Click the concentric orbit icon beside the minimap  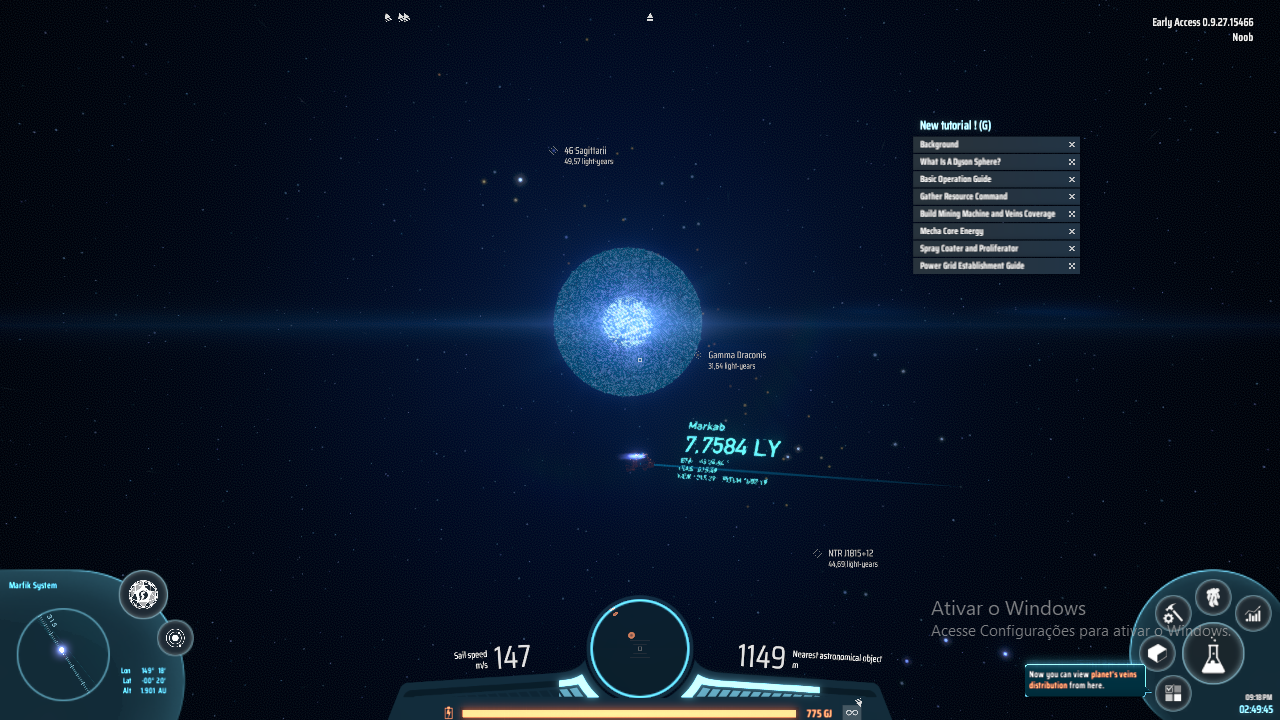click(x=175, y=638)
